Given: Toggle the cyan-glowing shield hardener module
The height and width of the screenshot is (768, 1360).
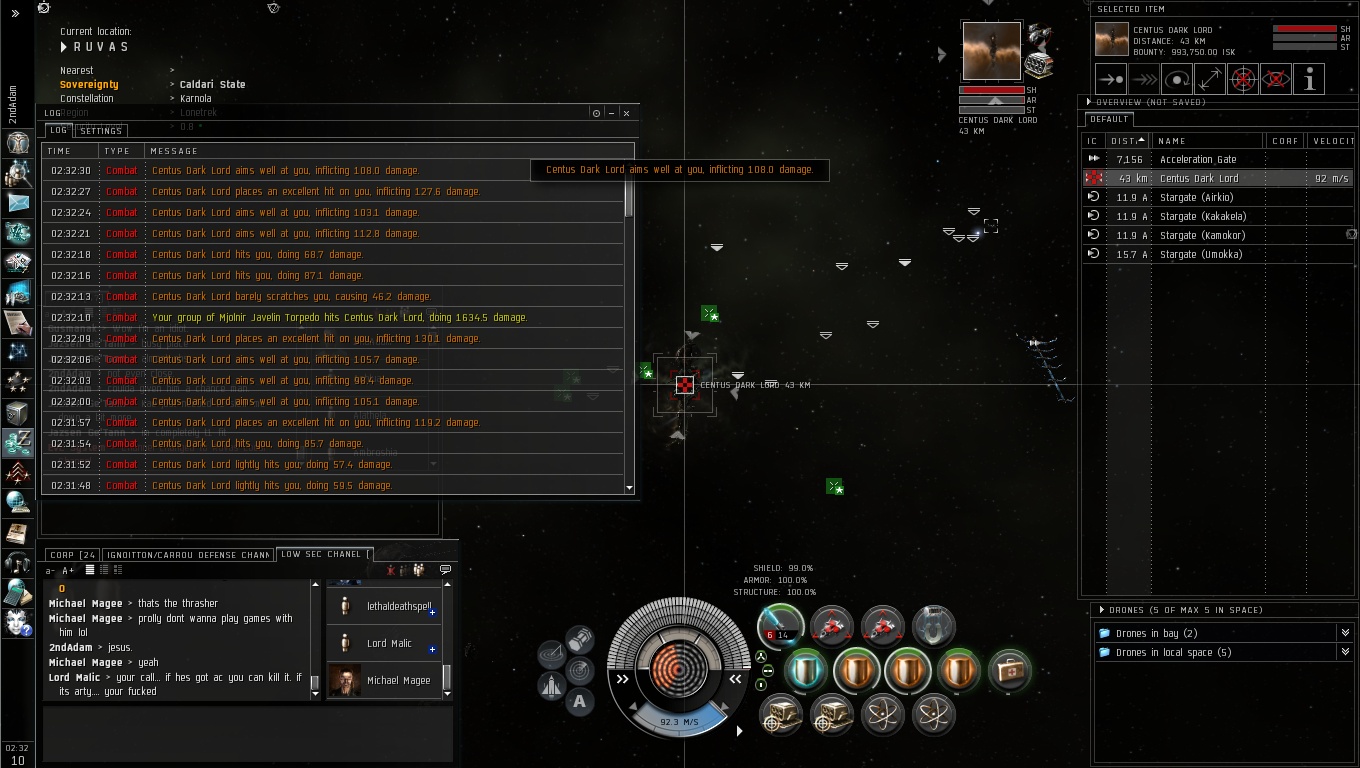Looking at the screenshot, I should [x=805, y=671].
